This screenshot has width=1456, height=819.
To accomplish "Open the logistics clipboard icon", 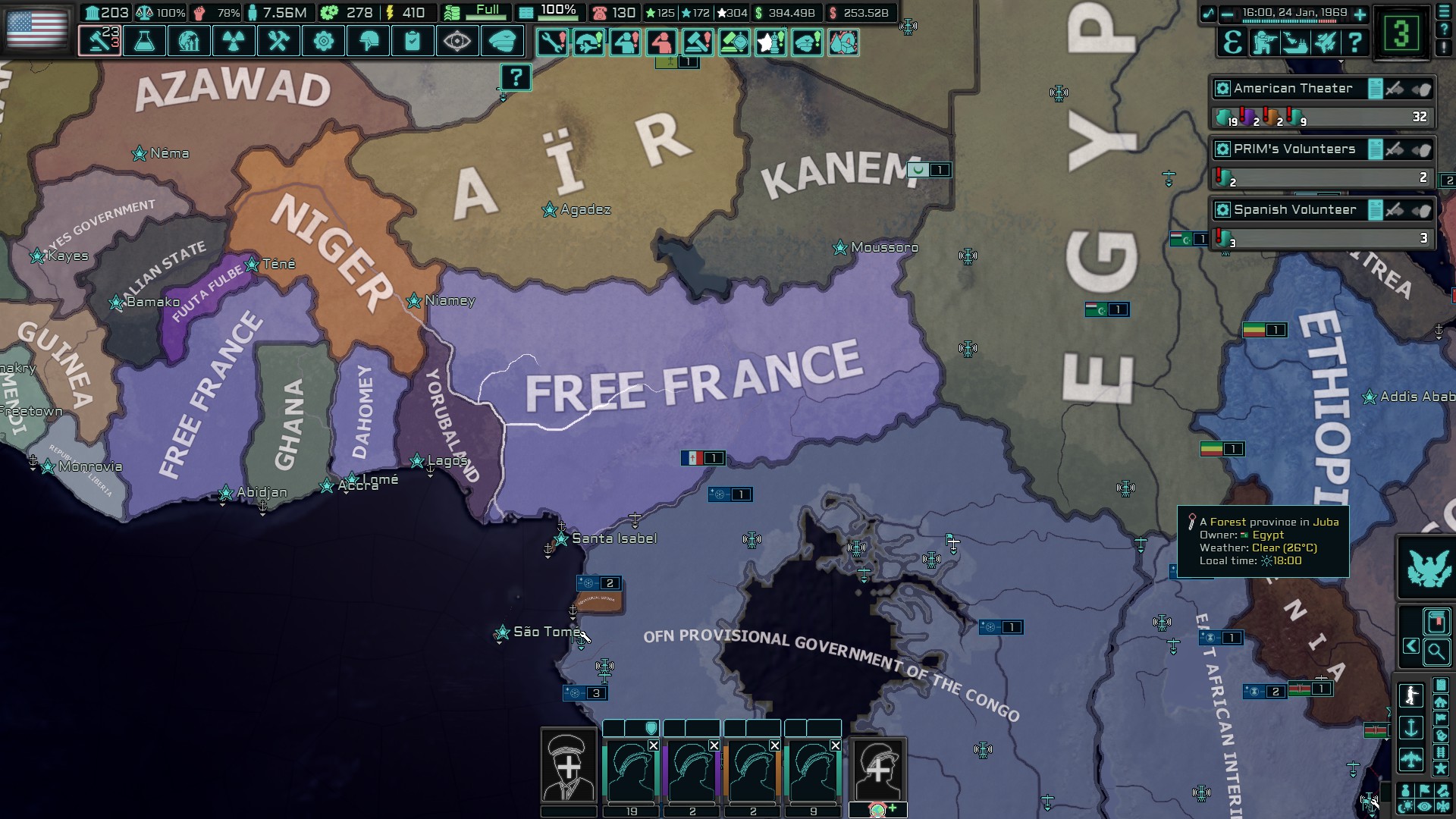I will tap(413, 42).
